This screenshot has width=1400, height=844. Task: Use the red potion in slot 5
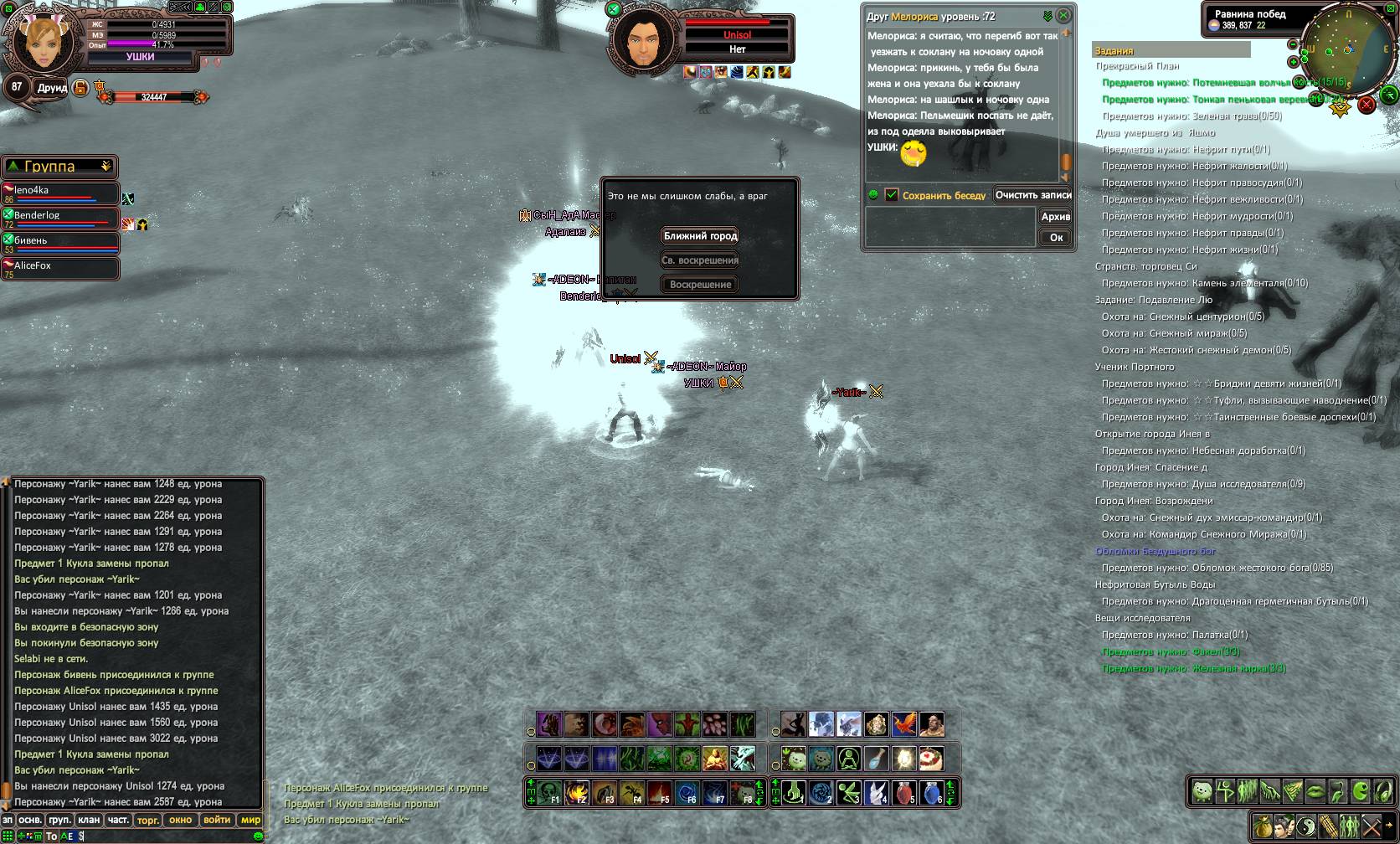click(905, 792)
